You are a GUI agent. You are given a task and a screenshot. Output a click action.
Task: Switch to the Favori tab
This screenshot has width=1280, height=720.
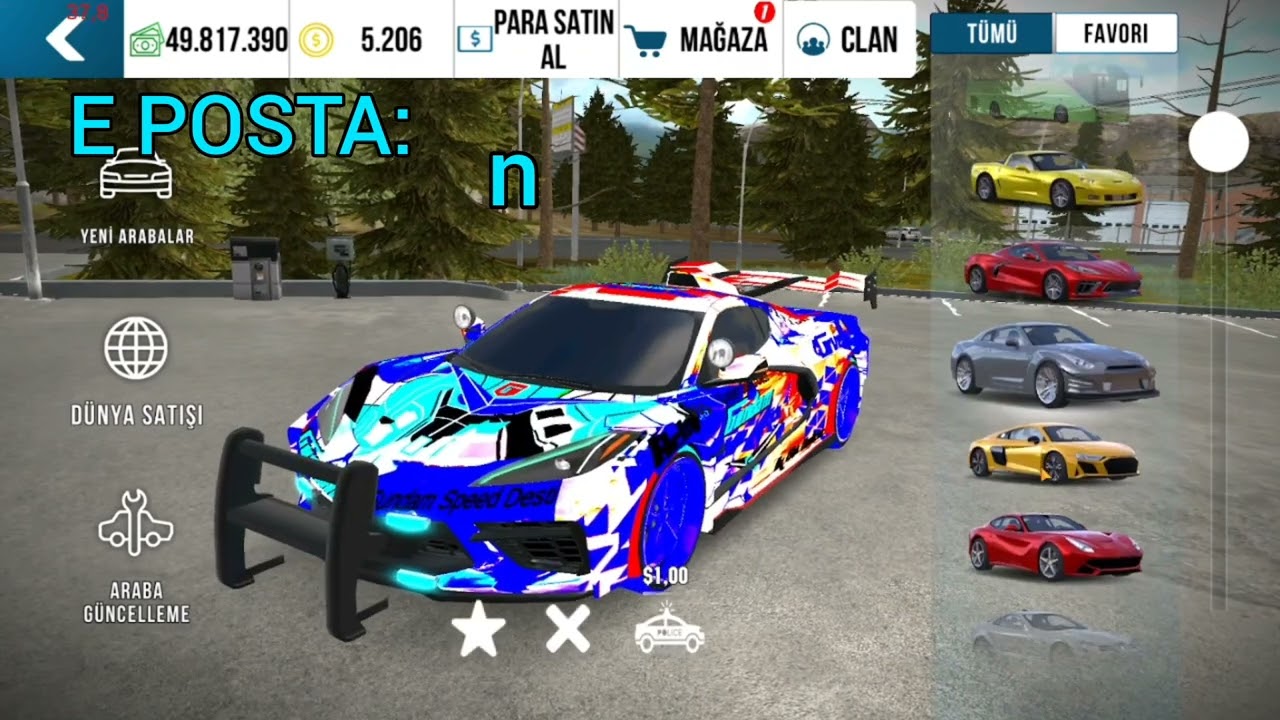click(x=1115, y=34)
